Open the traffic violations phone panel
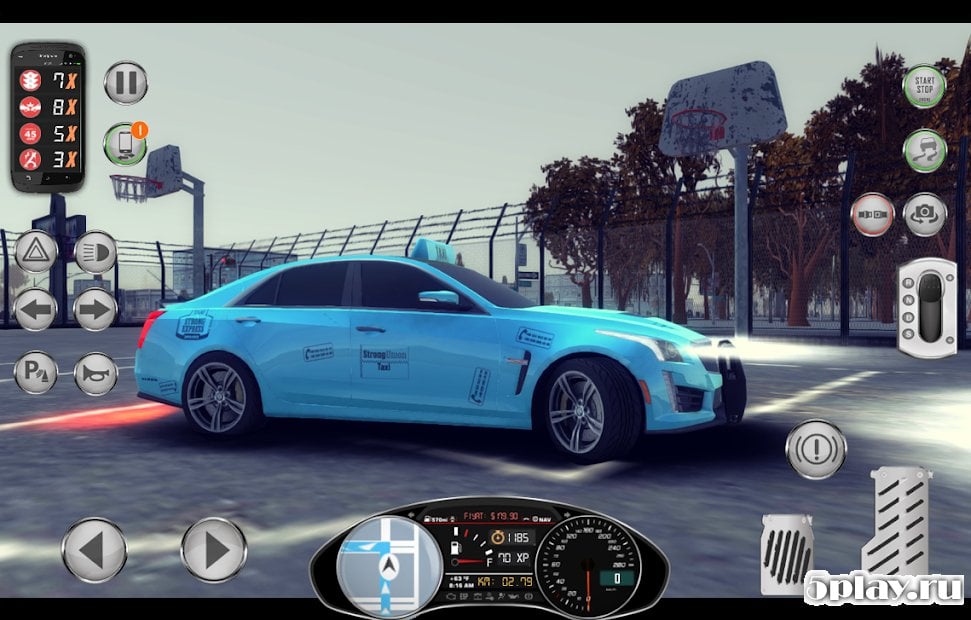 47,117
